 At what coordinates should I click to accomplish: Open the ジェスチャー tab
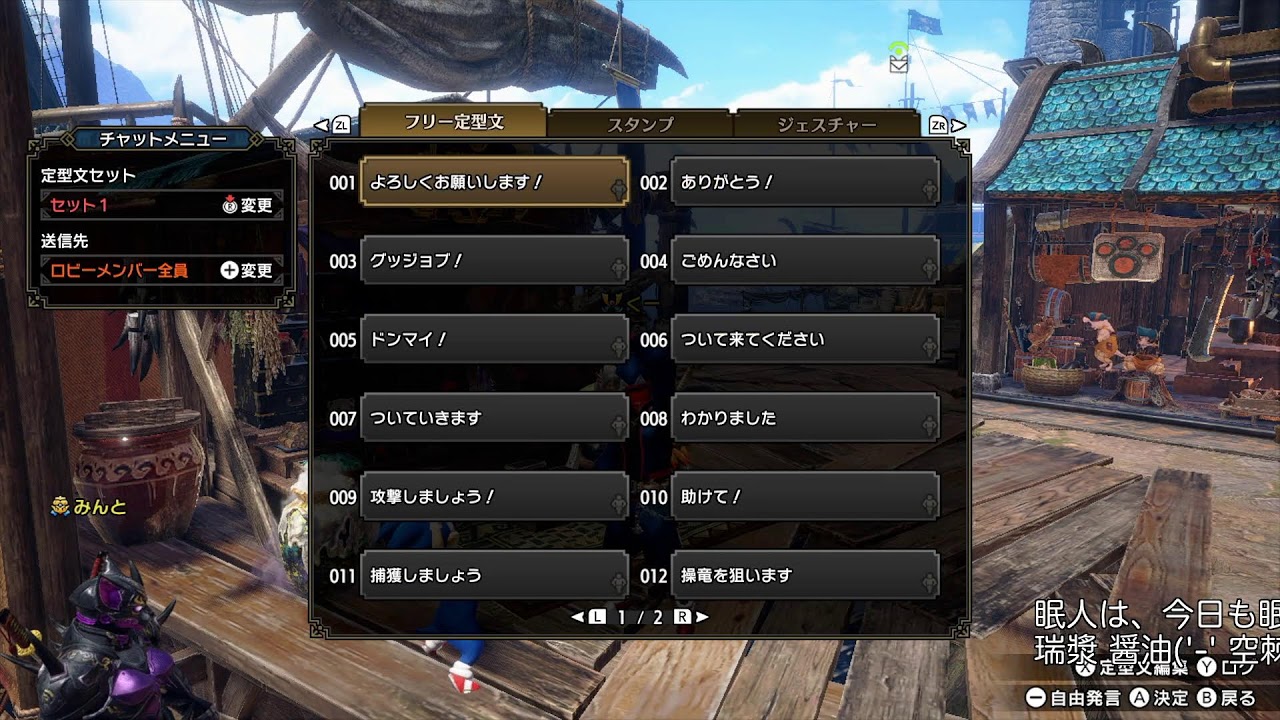826,125
